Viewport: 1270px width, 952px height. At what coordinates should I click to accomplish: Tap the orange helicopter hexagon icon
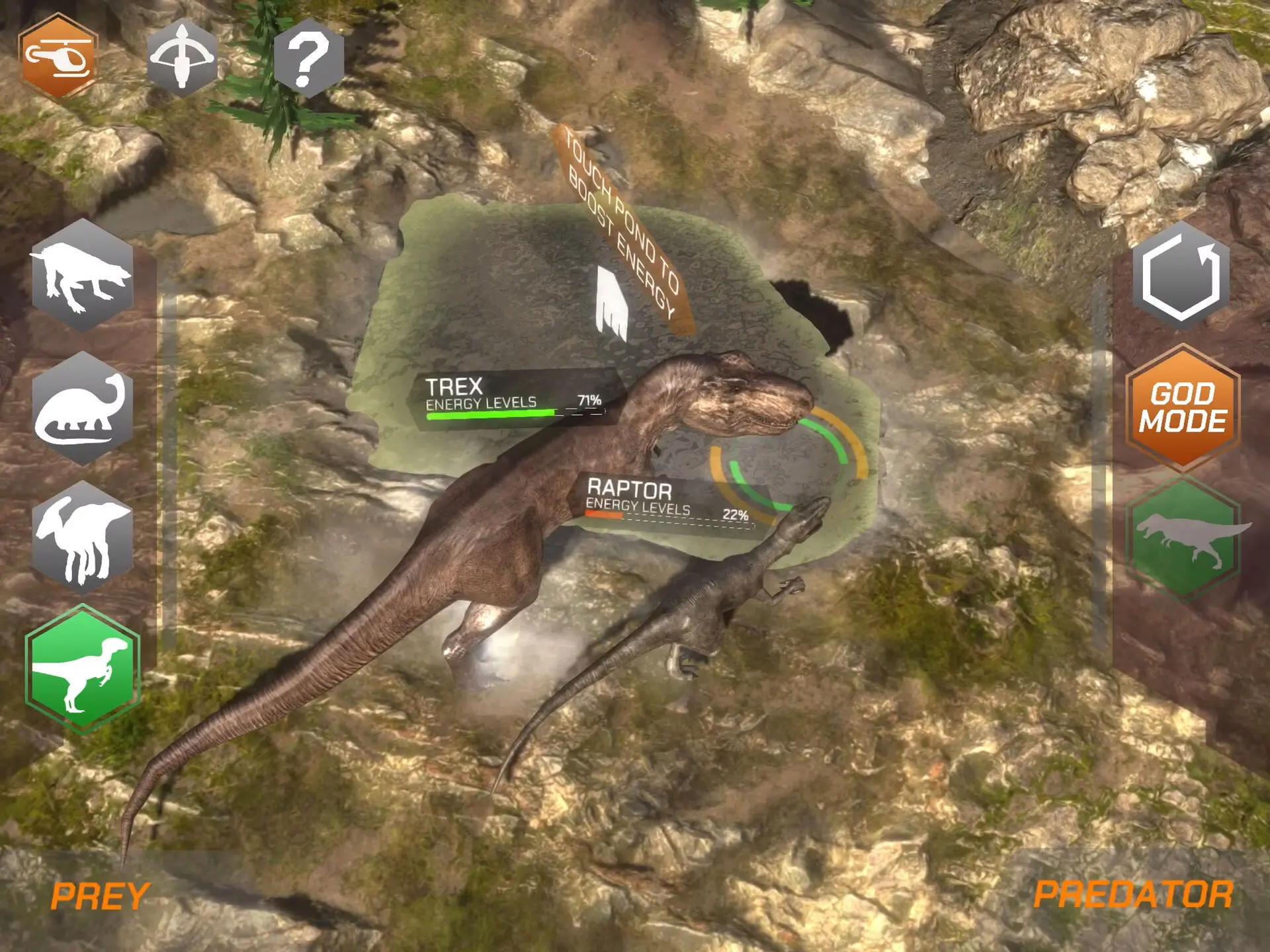[x=58, y=58]
